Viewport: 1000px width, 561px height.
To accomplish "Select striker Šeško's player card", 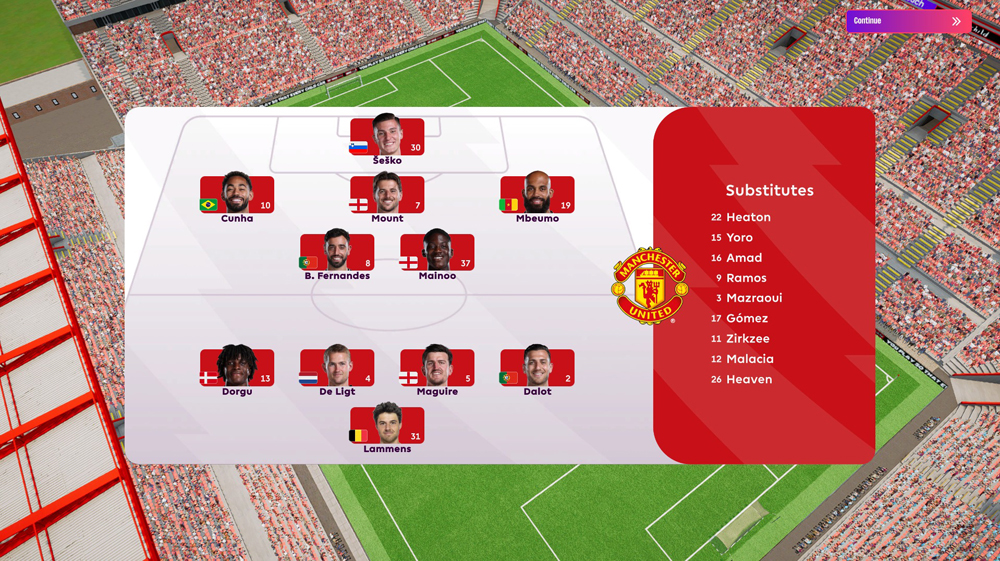I will 387,138.
